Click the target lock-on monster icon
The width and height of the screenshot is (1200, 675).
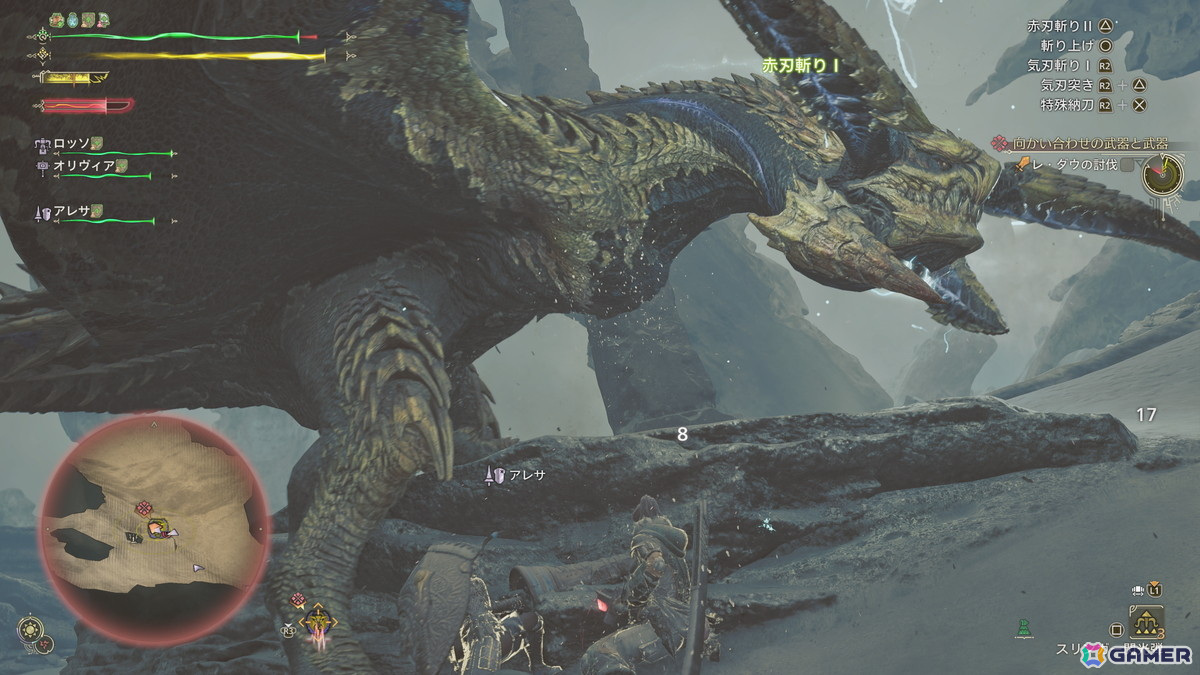320,621
